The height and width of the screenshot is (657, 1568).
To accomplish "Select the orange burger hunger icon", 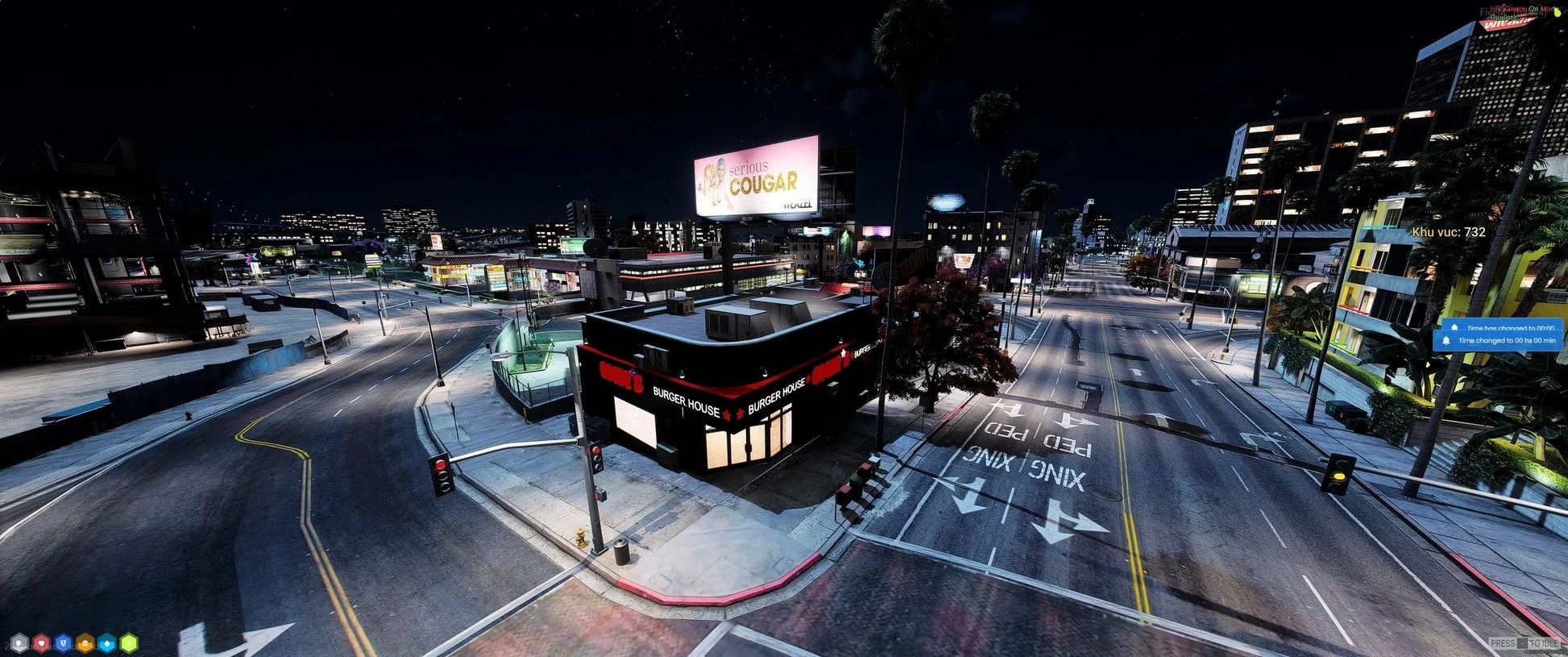I will coord(85,643).
